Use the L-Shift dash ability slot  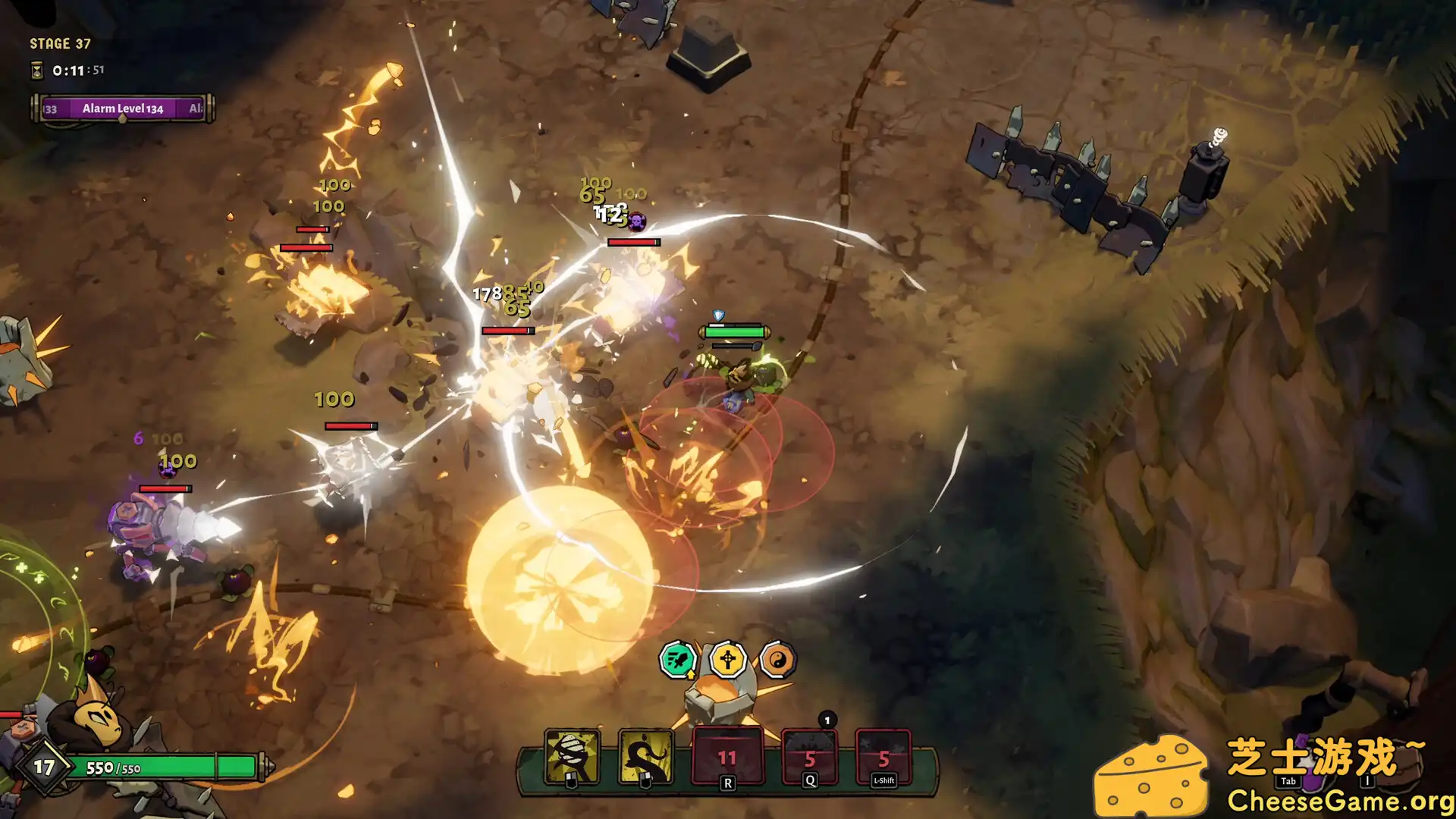[x=883, y=758]
